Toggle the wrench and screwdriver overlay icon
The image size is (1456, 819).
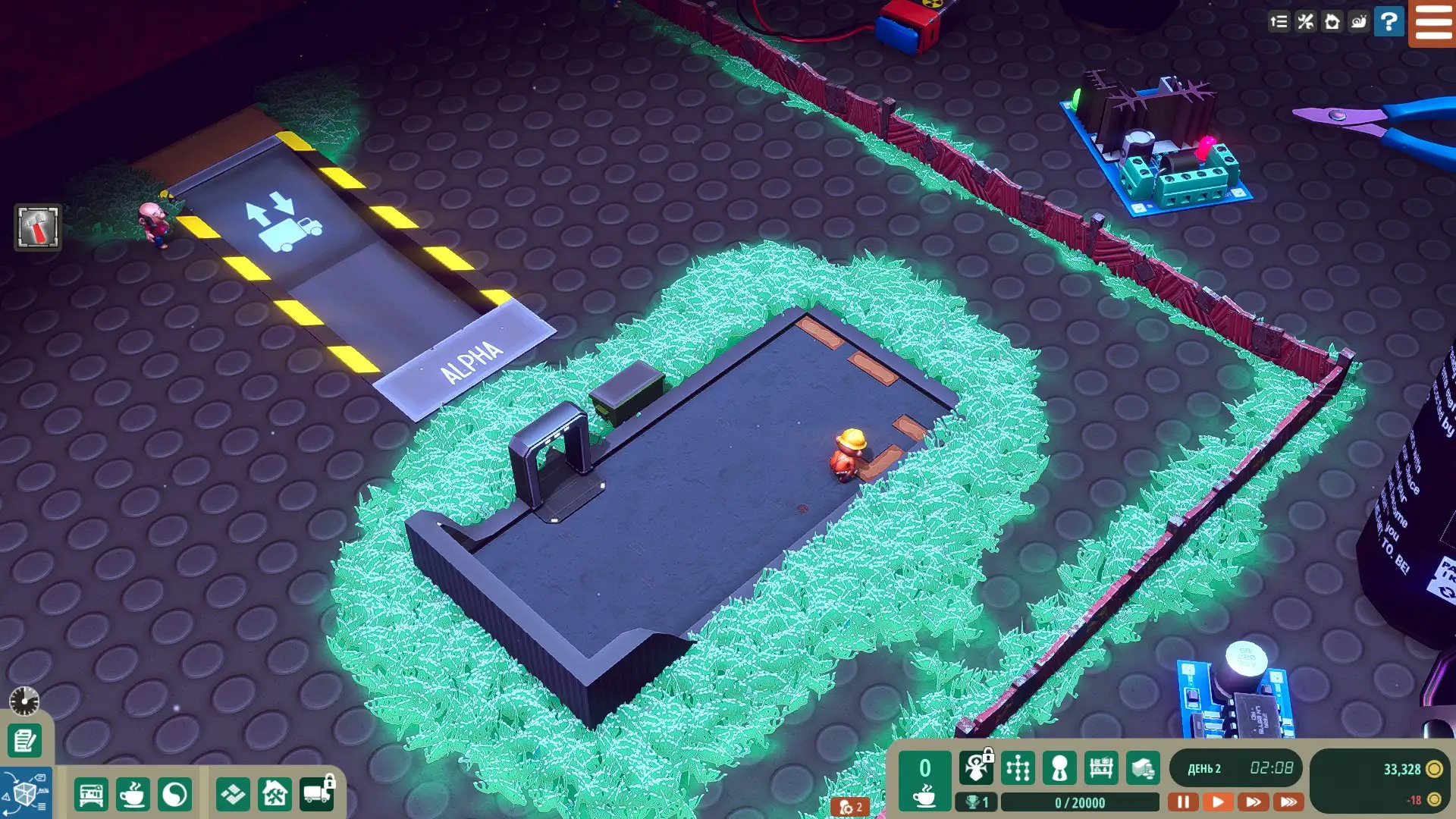(1305, 22)
